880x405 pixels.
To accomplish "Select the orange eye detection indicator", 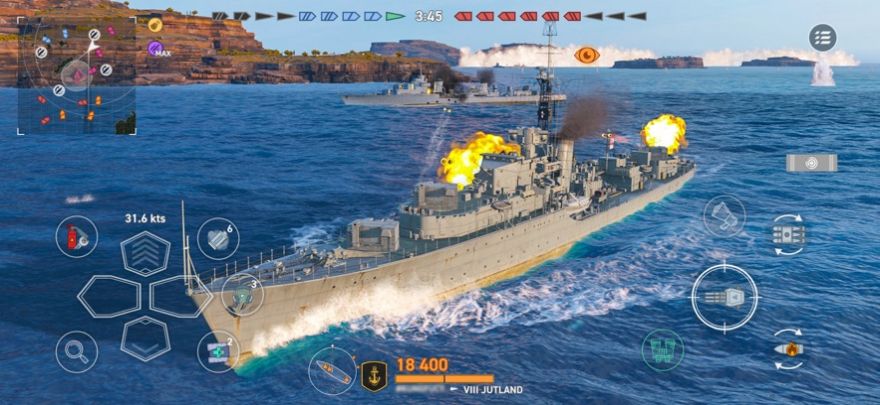I will pyautogui.click(x=587, y=55).
